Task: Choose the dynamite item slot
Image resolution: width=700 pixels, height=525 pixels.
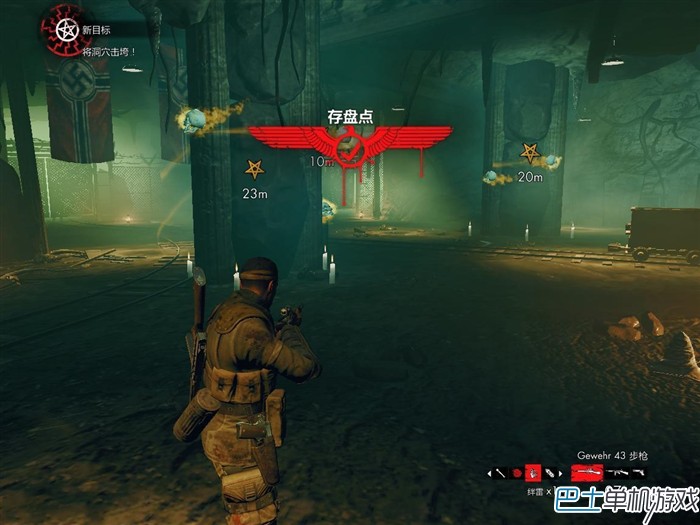Action: [550, 472]
